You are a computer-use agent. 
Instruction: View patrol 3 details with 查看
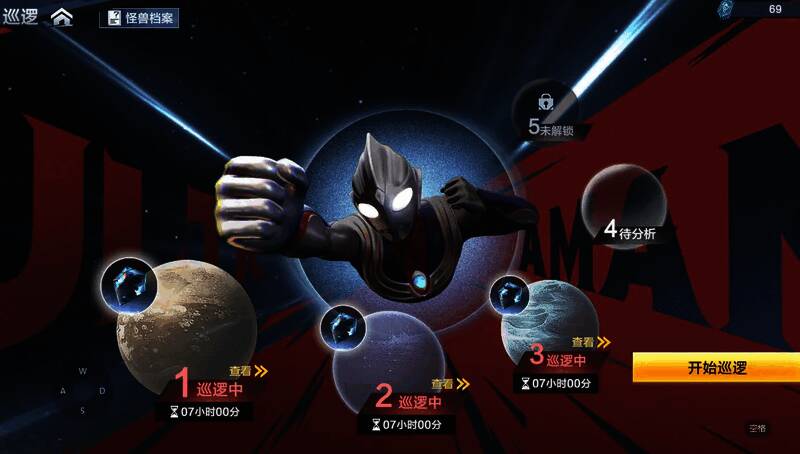click(x=589, y=342)
